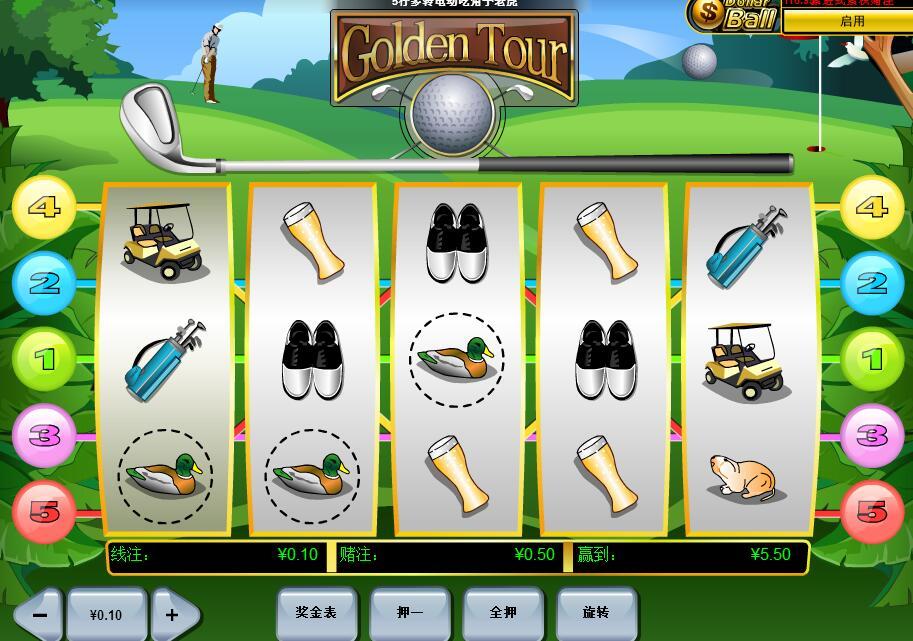
Task: Enable Dollar Ball with the 启用 button
Action: [x=851, y=21]
